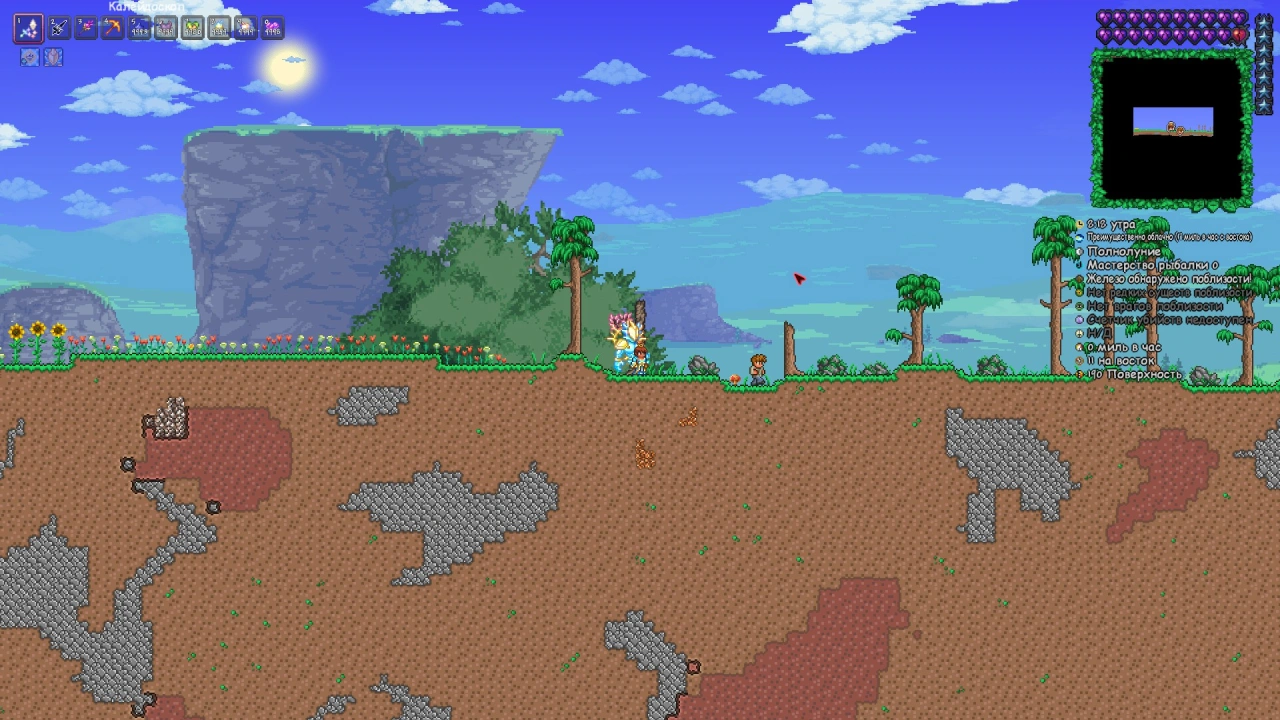Select the pink item in hotbar slot 0
1280x720 pixels.
(272, 28)
